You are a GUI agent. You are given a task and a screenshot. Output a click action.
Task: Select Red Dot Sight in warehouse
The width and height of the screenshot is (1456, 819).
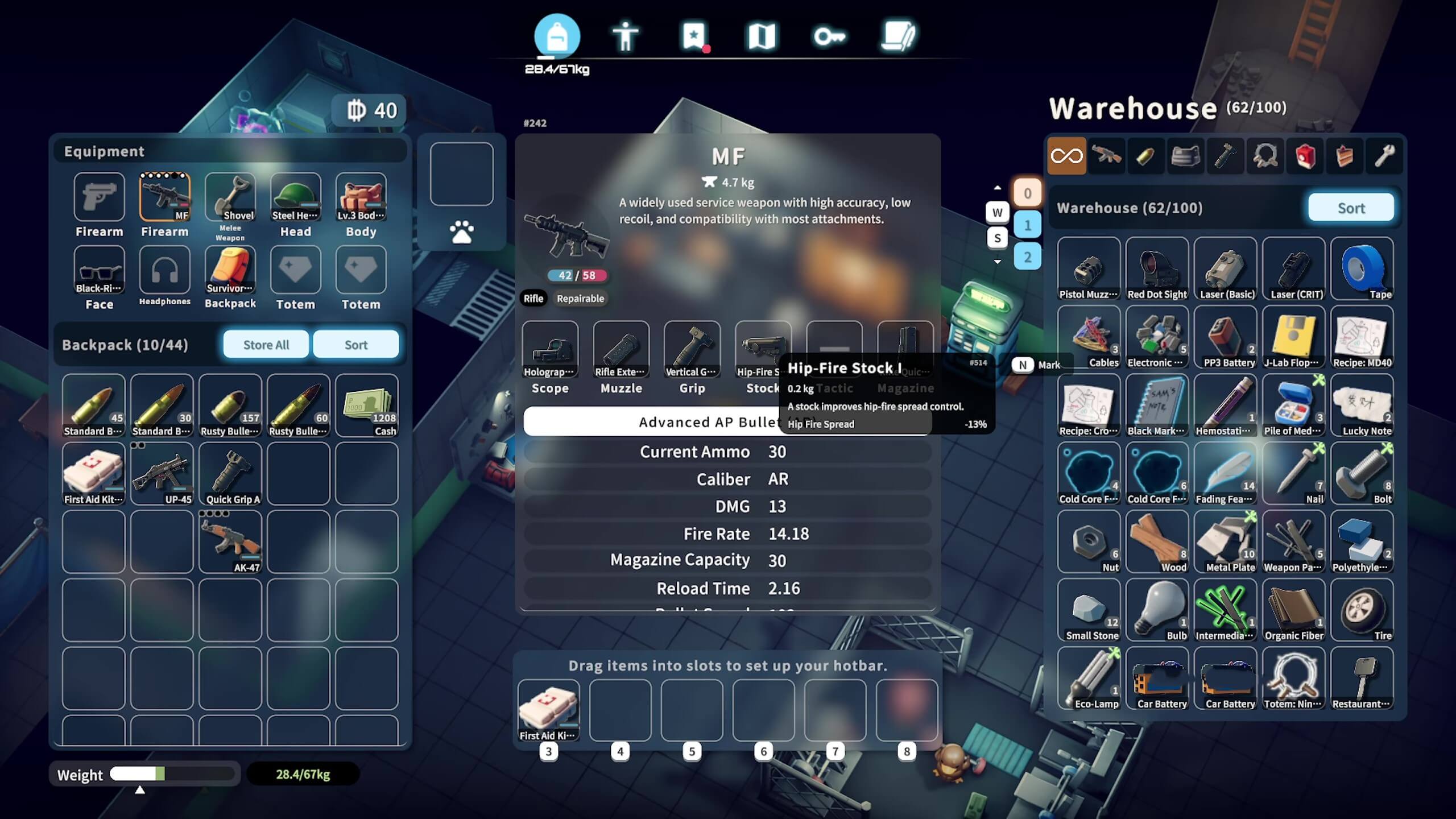click(x=1157, y=268)
